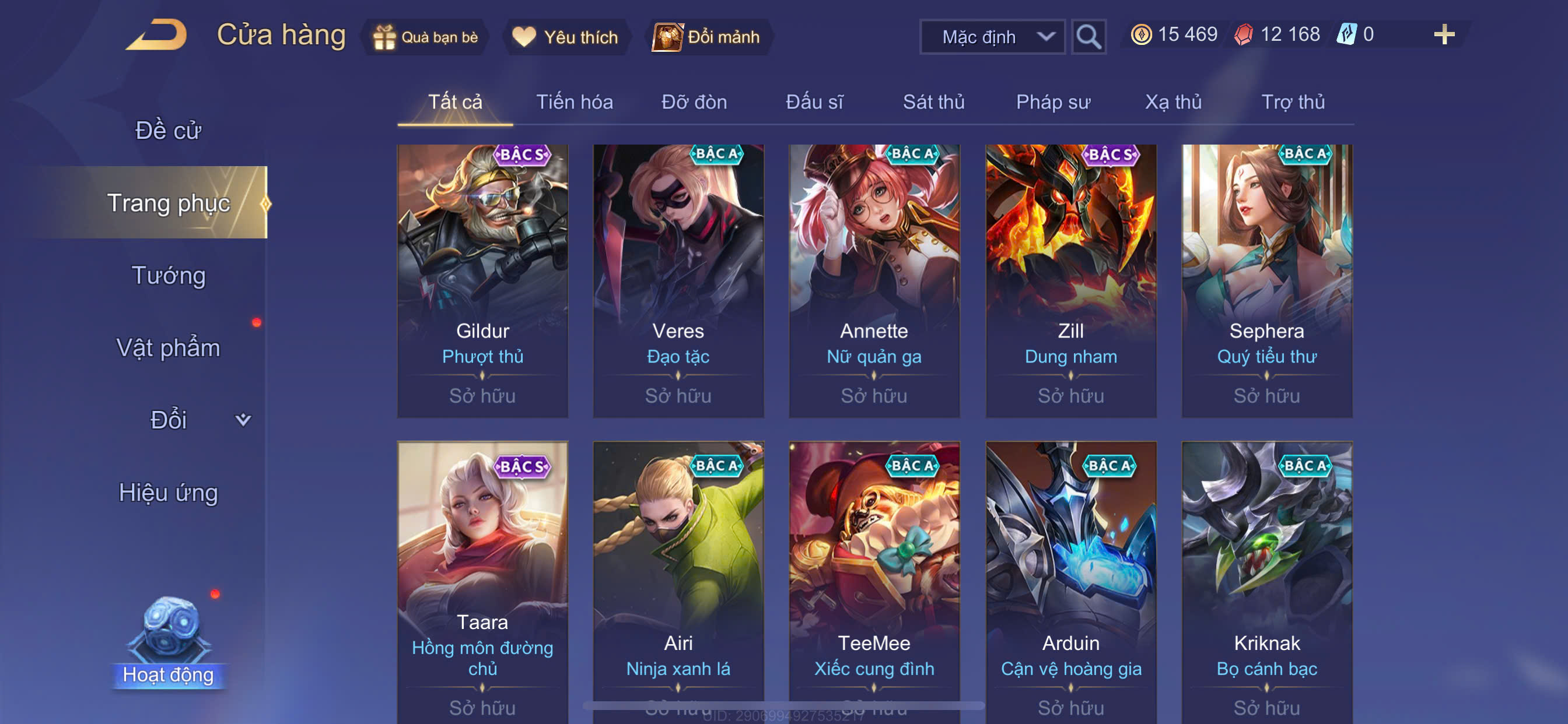Viewport: 1568px width, 724px height.
Task: Expand the Đổi menu entry
Action: (183, 420)
